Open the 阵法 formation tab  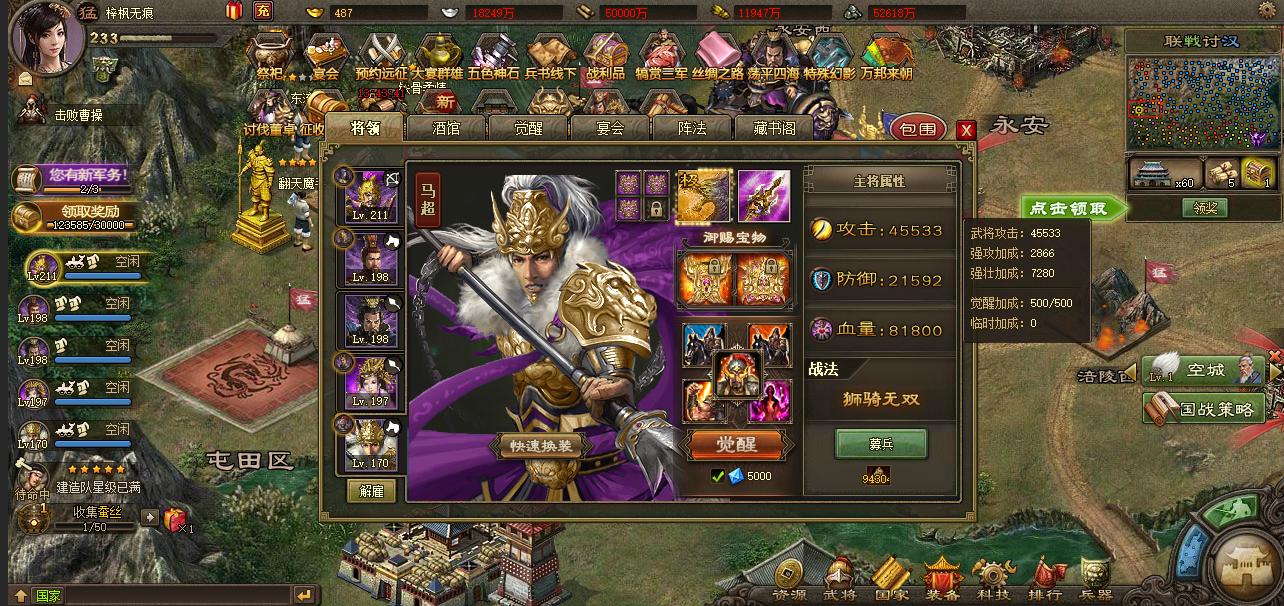[692, 128]
